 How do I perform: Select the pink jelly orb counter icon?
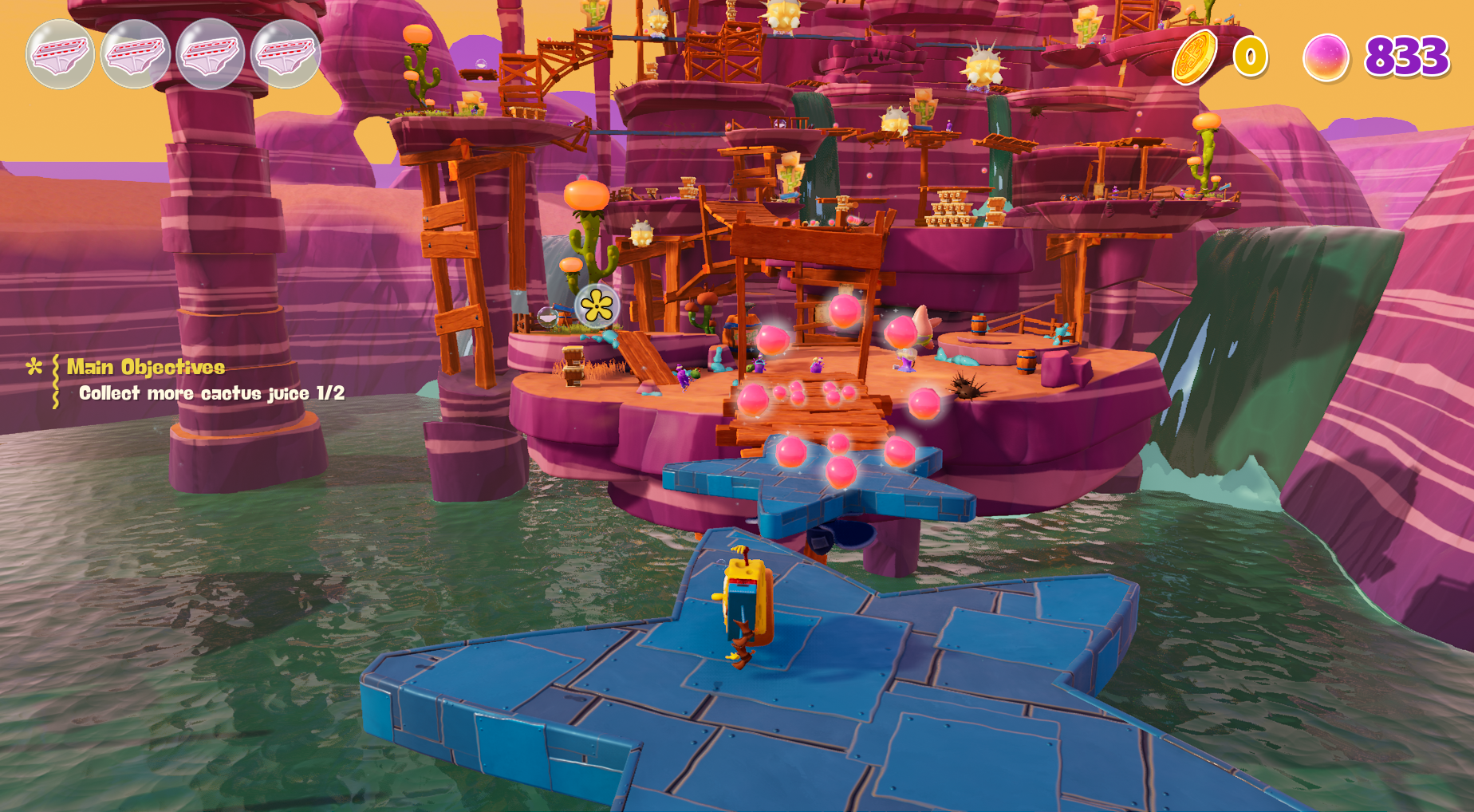click(1324, 57)
